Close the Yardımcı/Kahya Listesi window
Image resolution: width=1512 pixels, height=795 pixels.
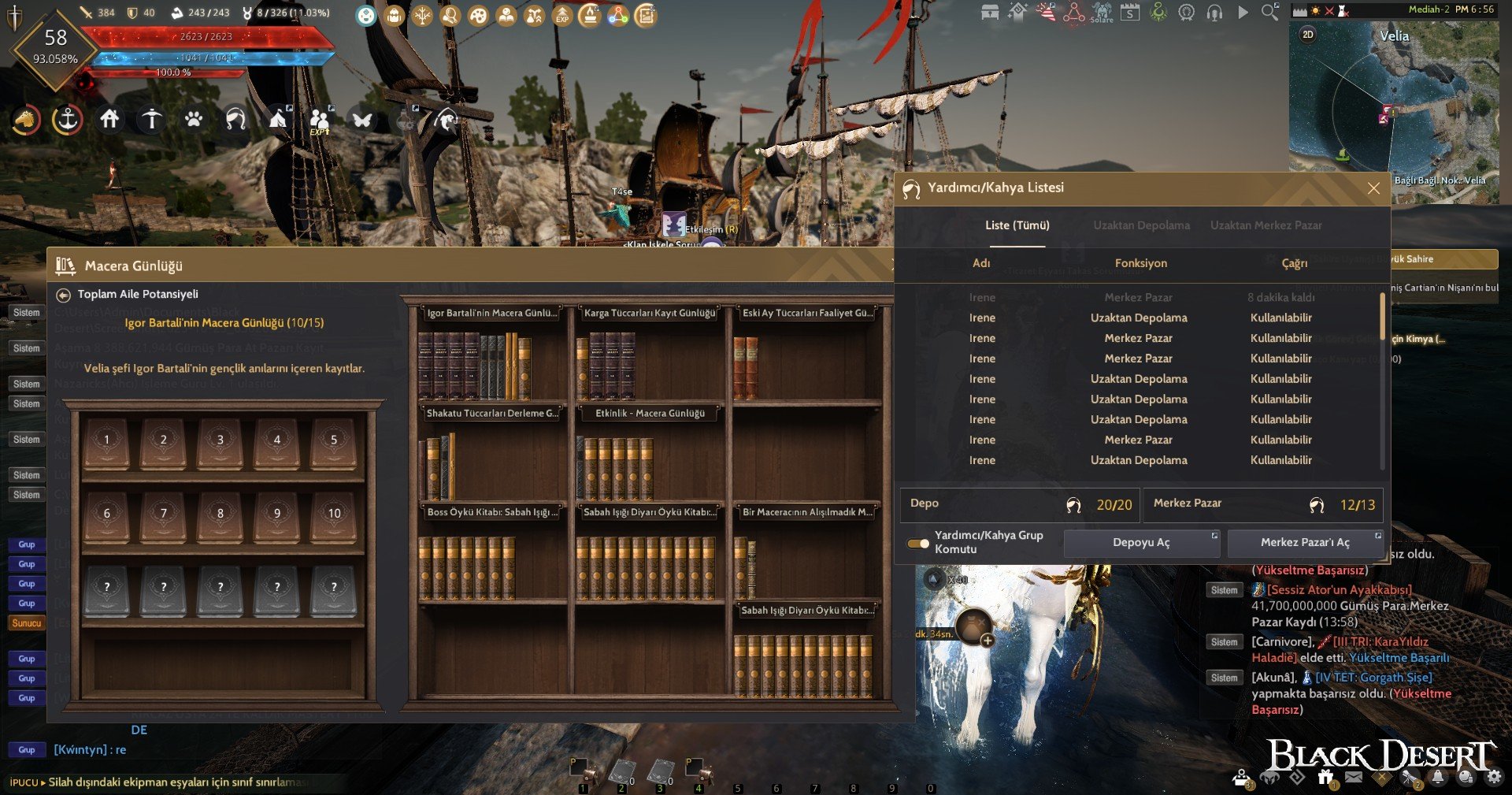[x=1373, y=188]
